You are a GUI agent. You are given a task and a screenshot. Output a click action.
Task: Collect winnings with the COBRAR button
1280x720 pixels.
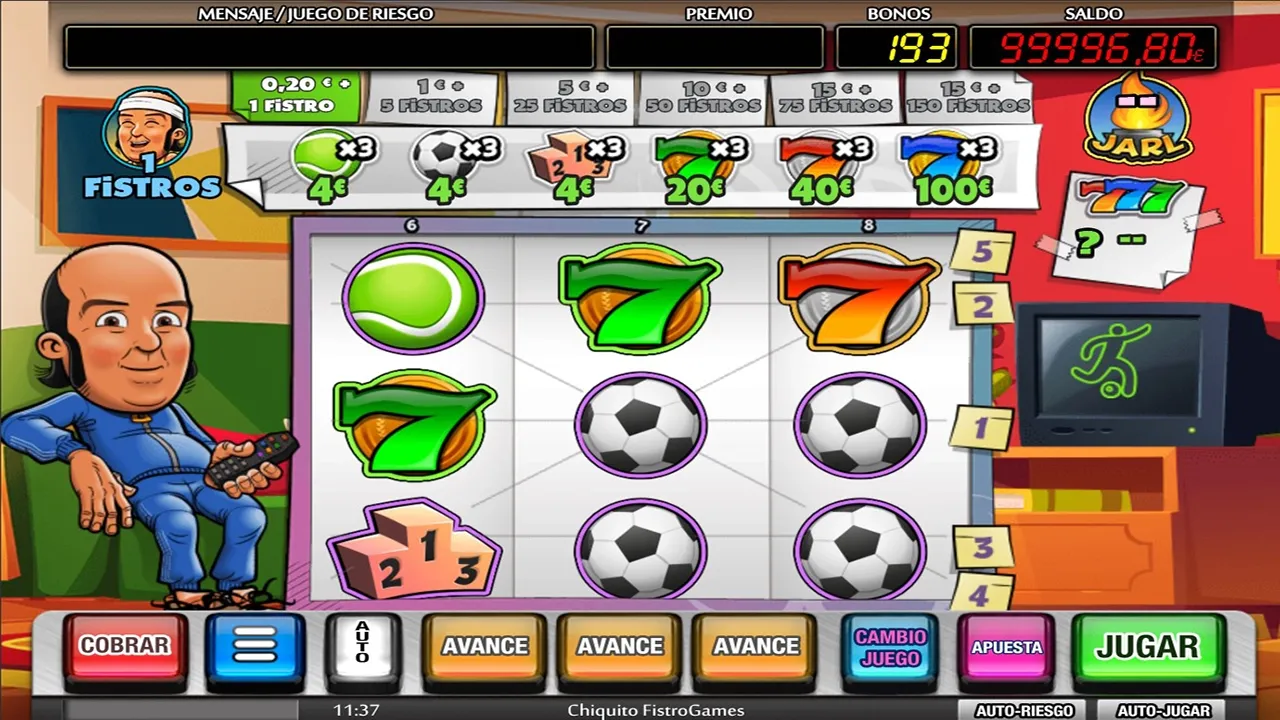coord(125,646)
